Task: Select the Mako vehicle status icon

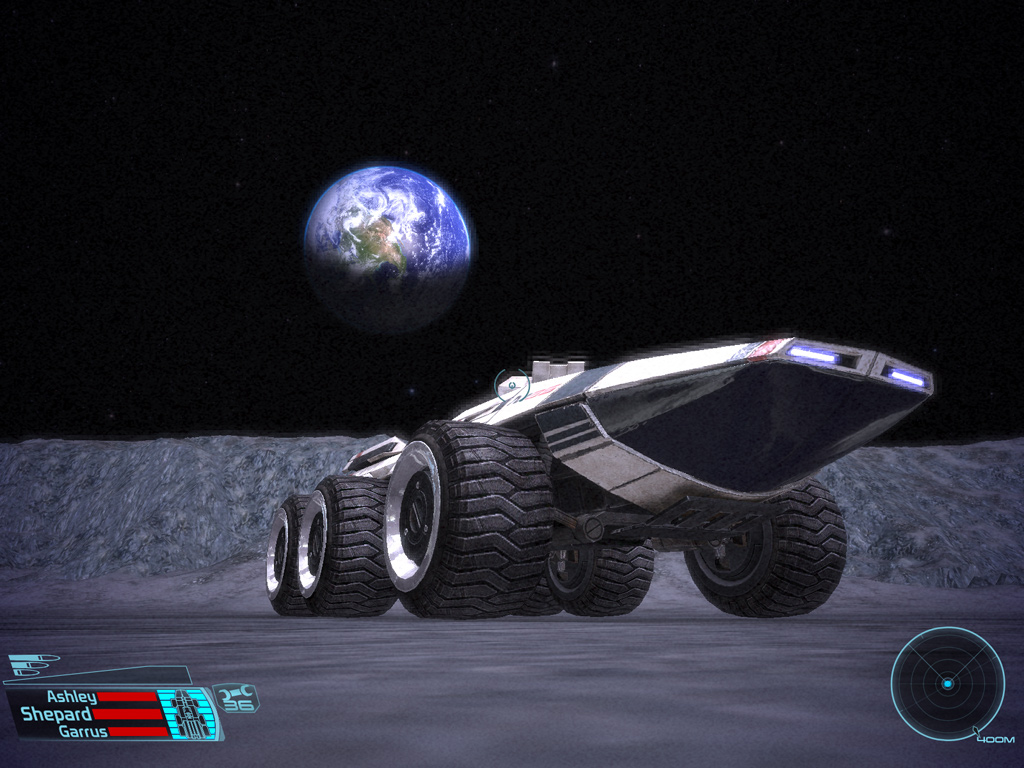Action: point(188,711)
